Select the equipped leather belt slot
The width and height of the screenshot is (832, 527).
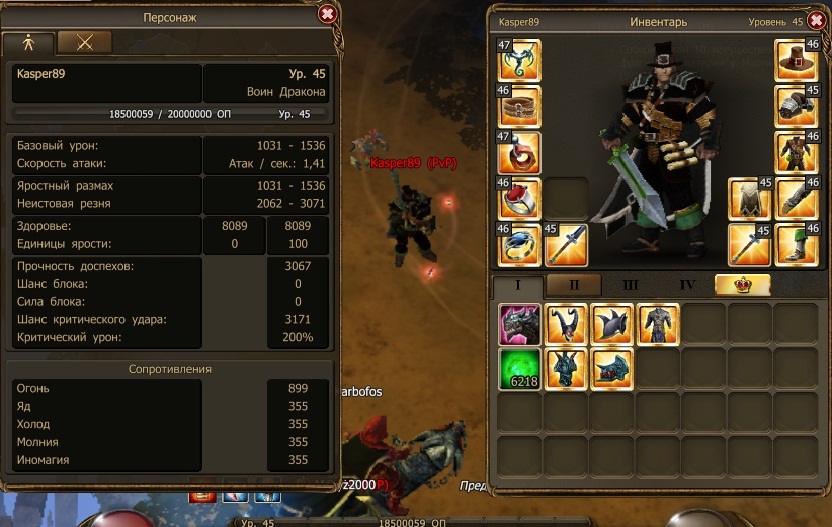pyautogui.click(x=519, y=106)
